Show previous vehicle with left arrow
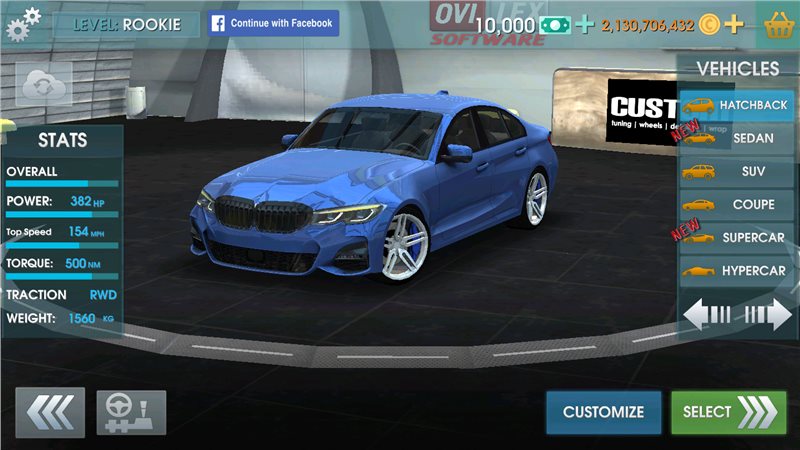The image size is (800, 450). [x=708, y=315]
